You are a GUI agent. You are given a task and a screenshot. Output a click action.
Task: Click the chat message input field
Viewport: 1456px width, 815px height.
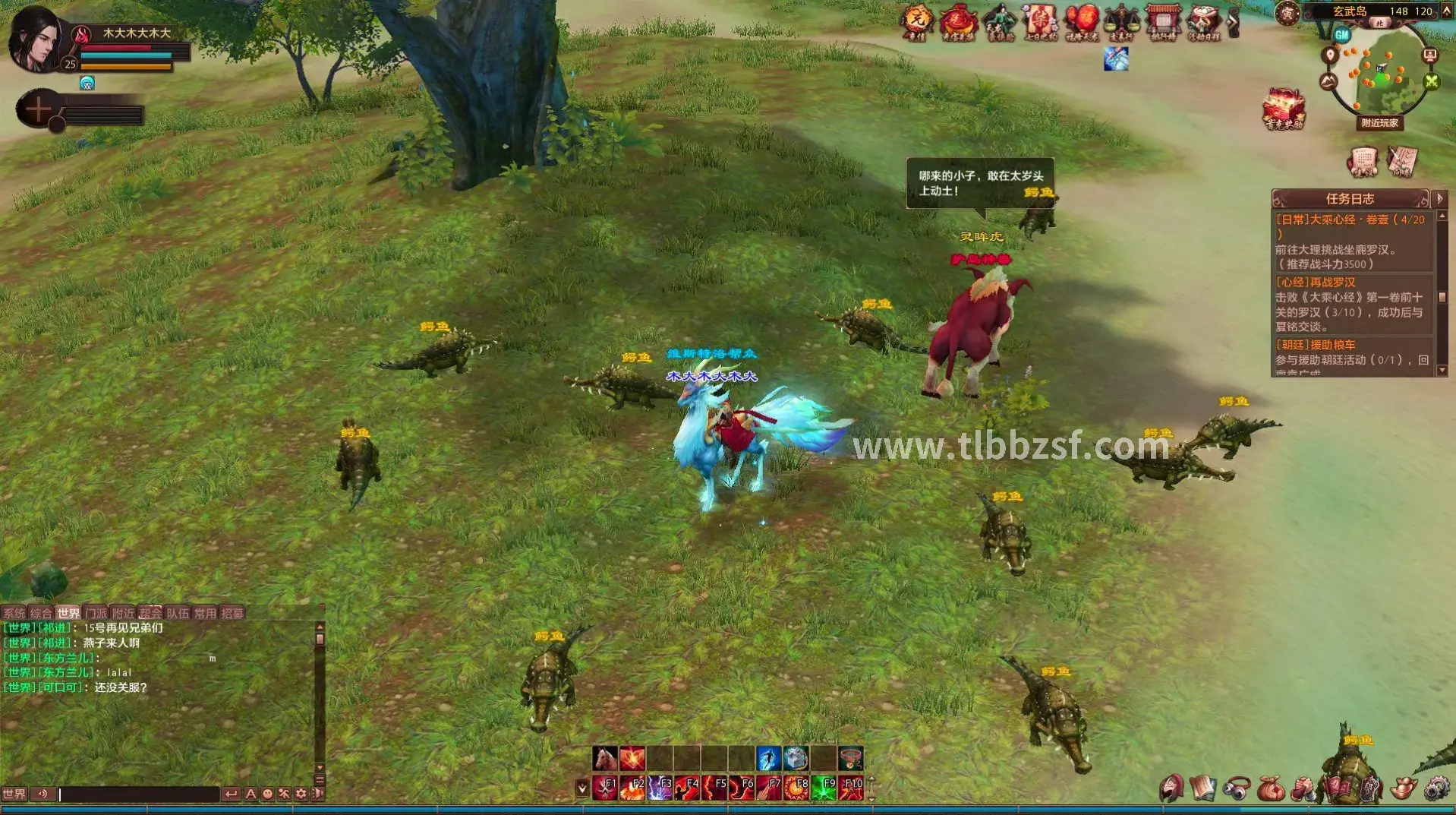[138, 794]
